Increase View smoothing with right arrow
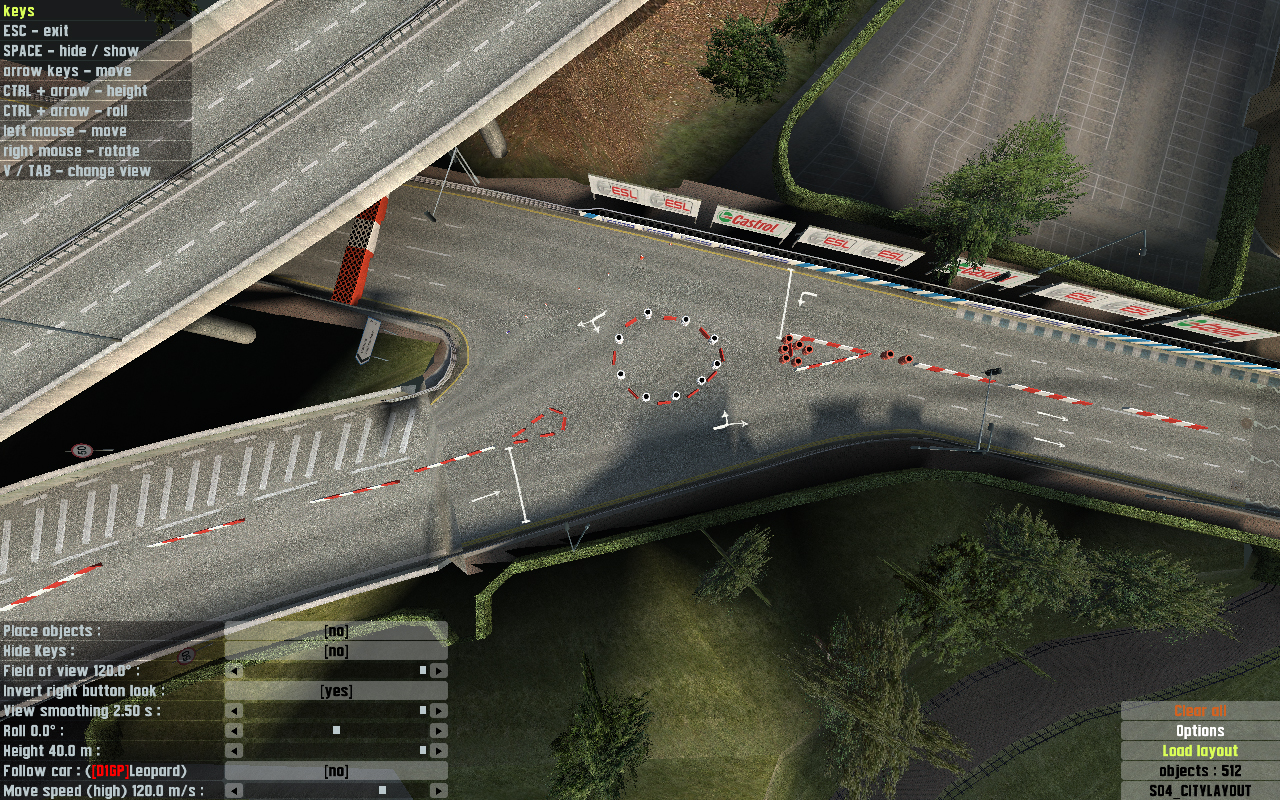Screen dimensions: 1280x800 [x=438, y=711]
